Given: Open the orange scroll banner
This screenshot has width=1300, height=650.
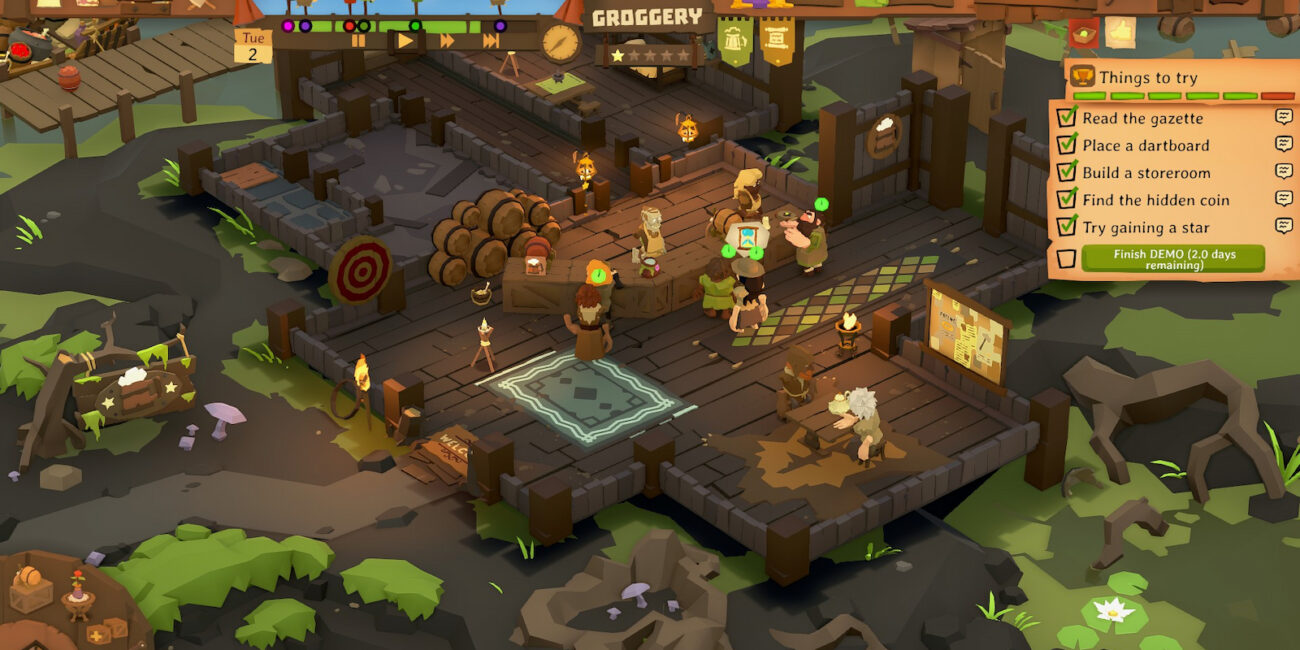Looking at the screenshot, I should 776,40.
